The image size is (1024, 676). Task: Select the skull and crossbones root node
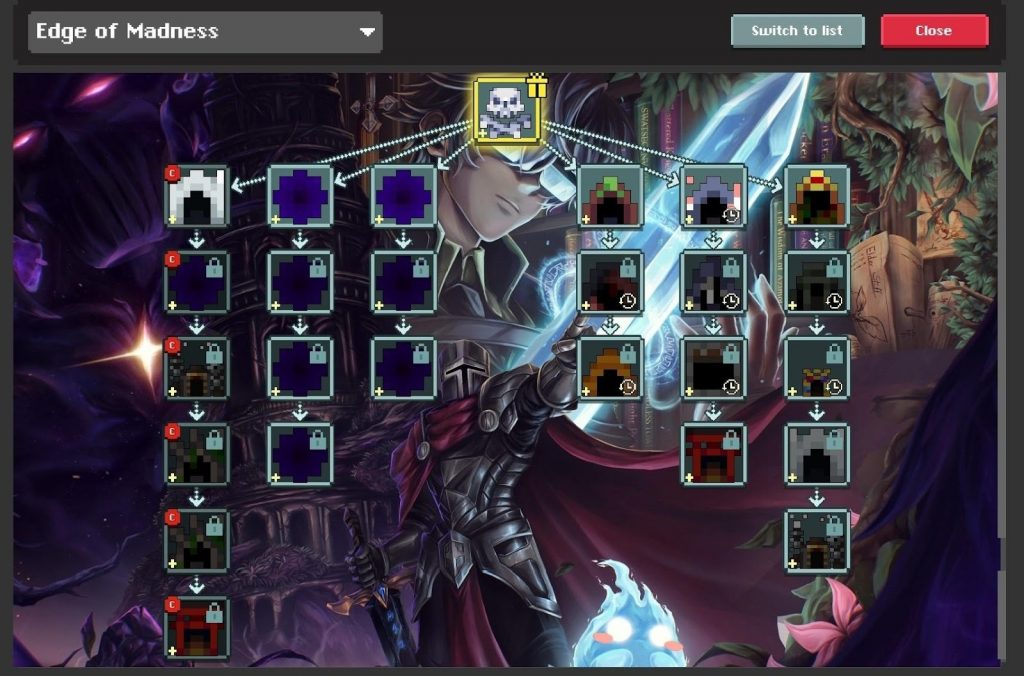click(x=507, y=110)
